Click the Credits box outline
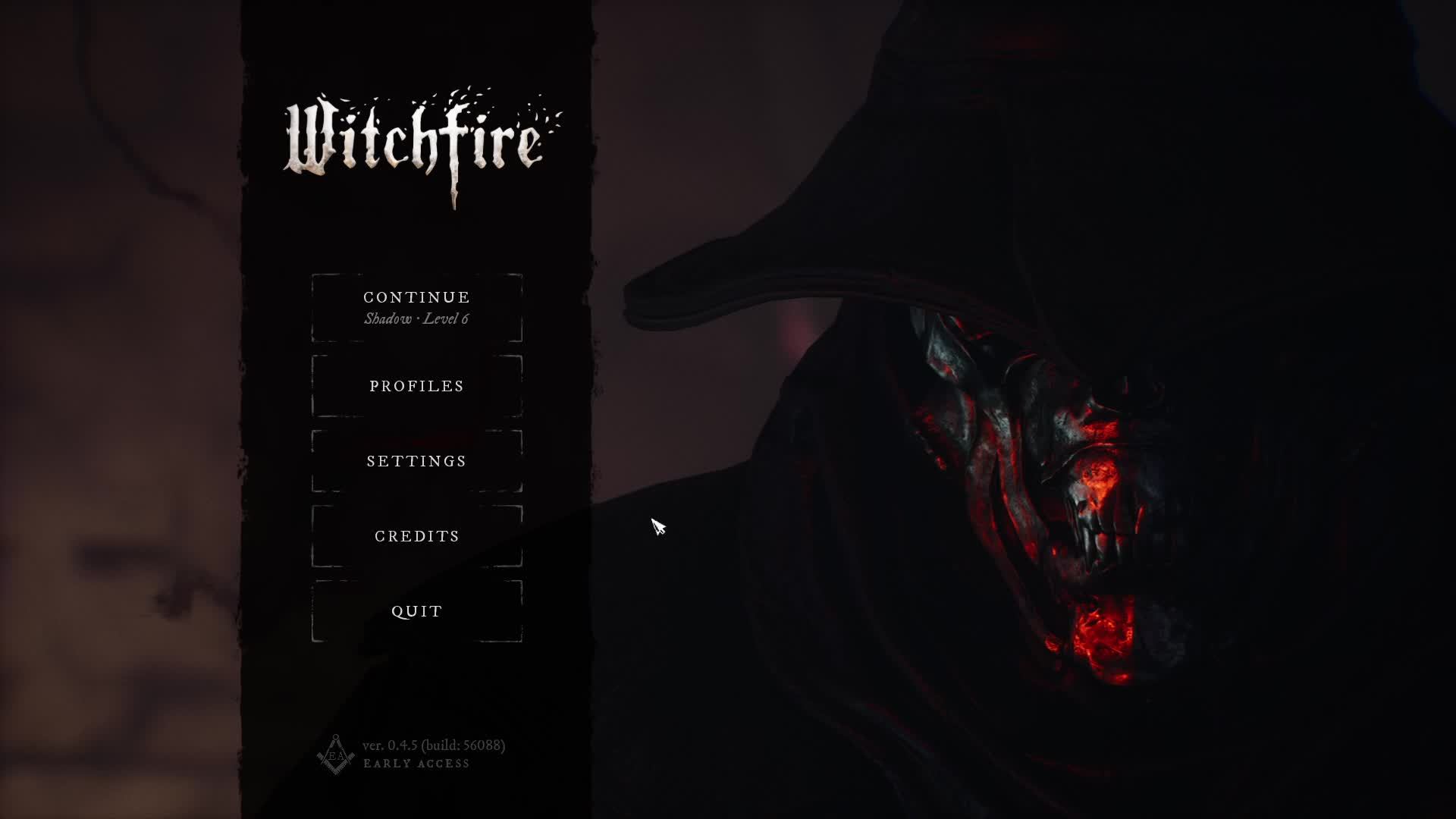Screen dimensions: 1456x819 tap(313, 535)
